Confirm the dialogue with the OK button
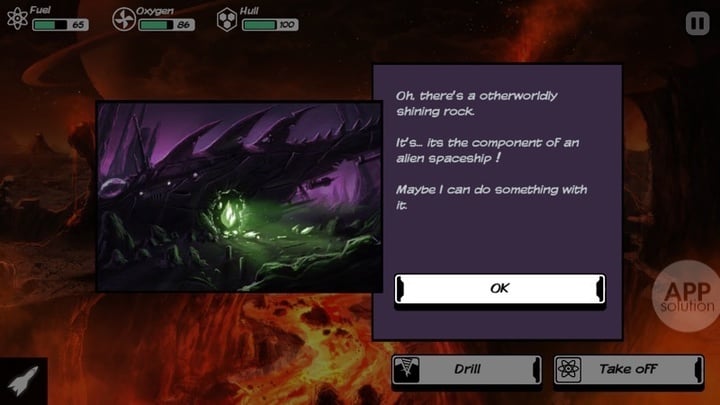This screenshot has height=405, width=720. tap(499, 288)
